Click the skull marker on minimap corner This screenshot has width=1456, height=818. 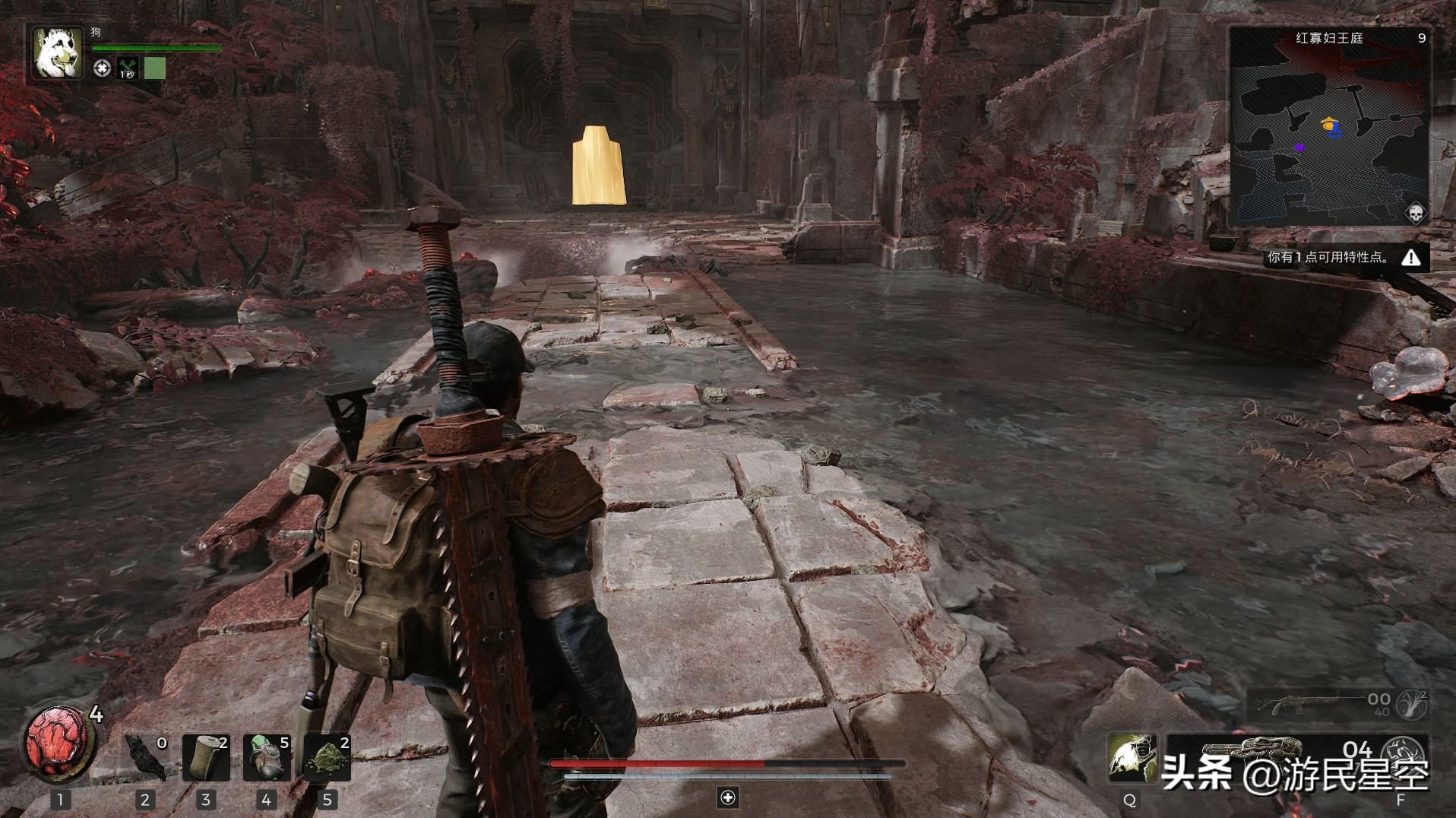click(1415, 213)
